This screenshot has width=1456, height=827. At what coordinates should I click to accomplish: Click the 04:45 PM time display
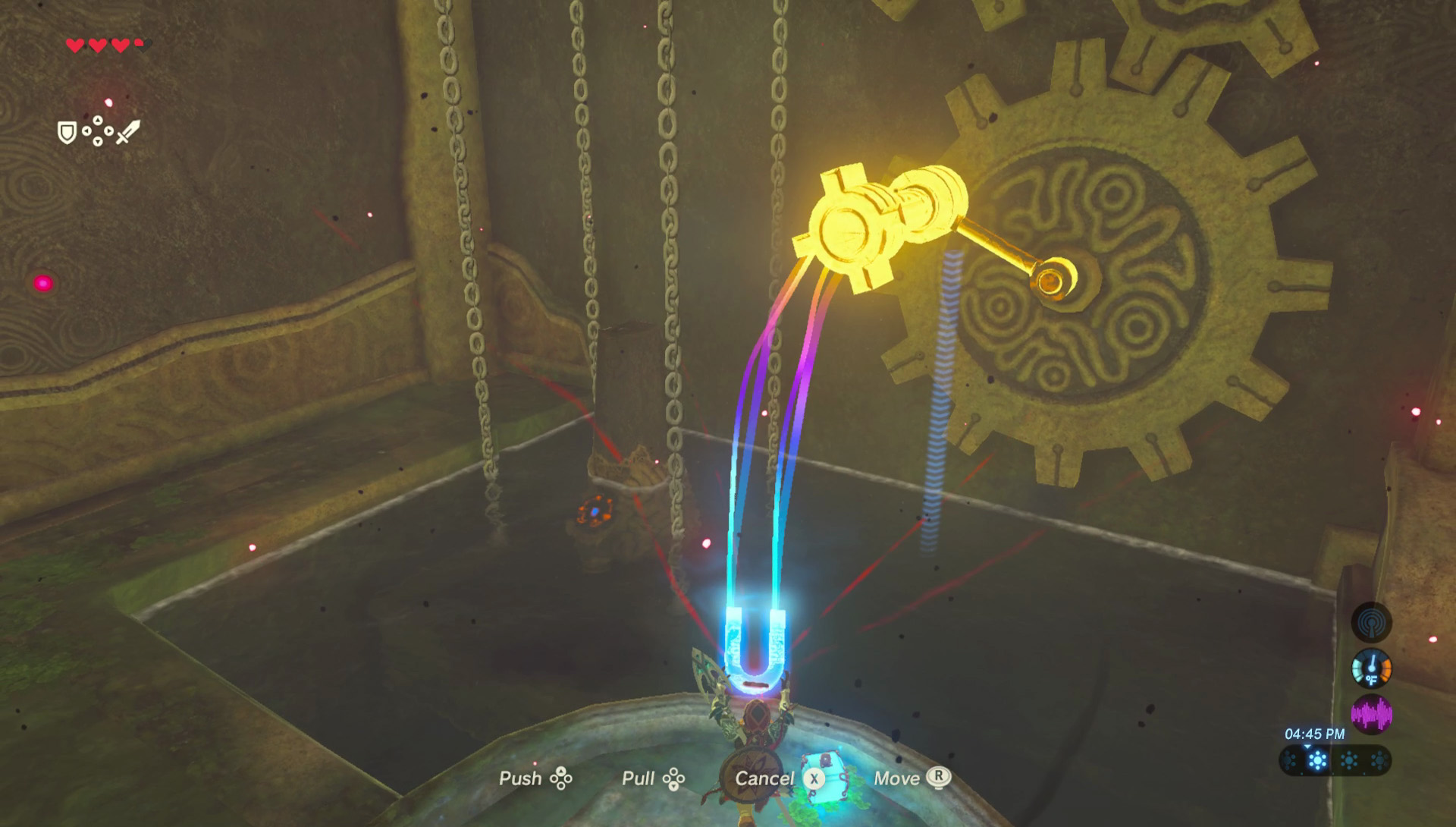point(1314,734)
